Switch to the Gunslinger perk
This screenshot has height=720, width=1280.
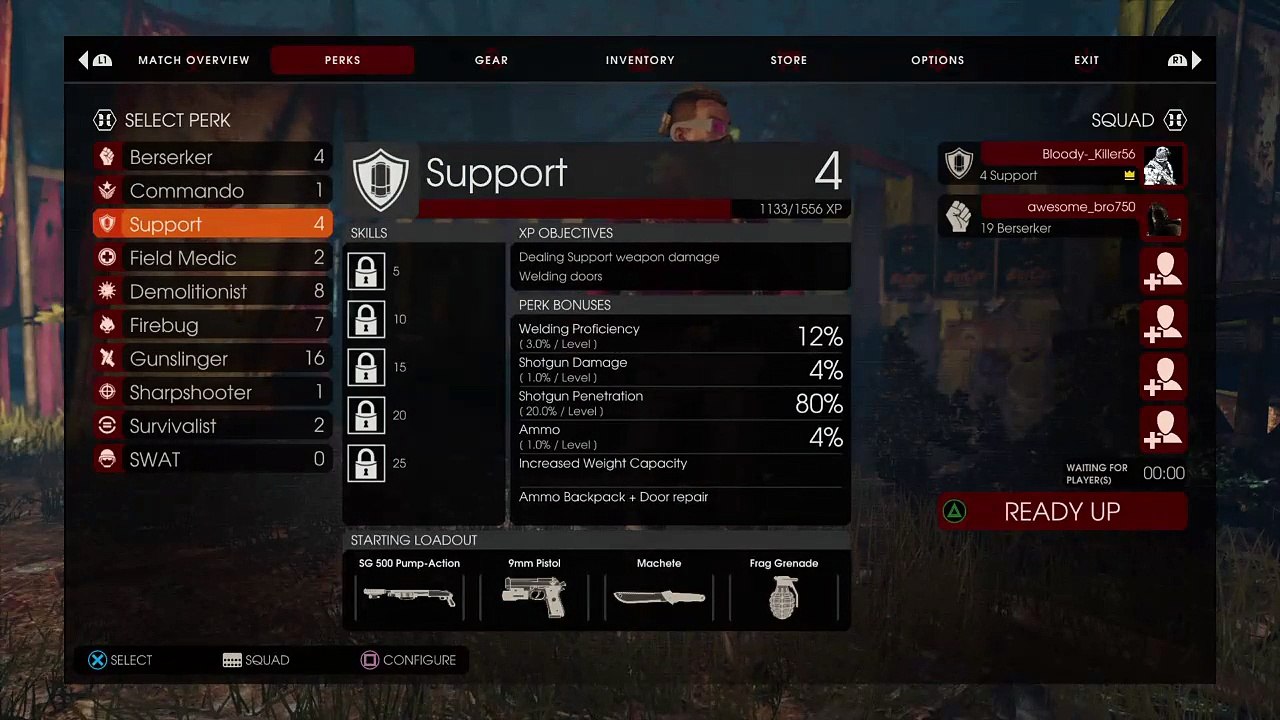[x=212, y=359]
